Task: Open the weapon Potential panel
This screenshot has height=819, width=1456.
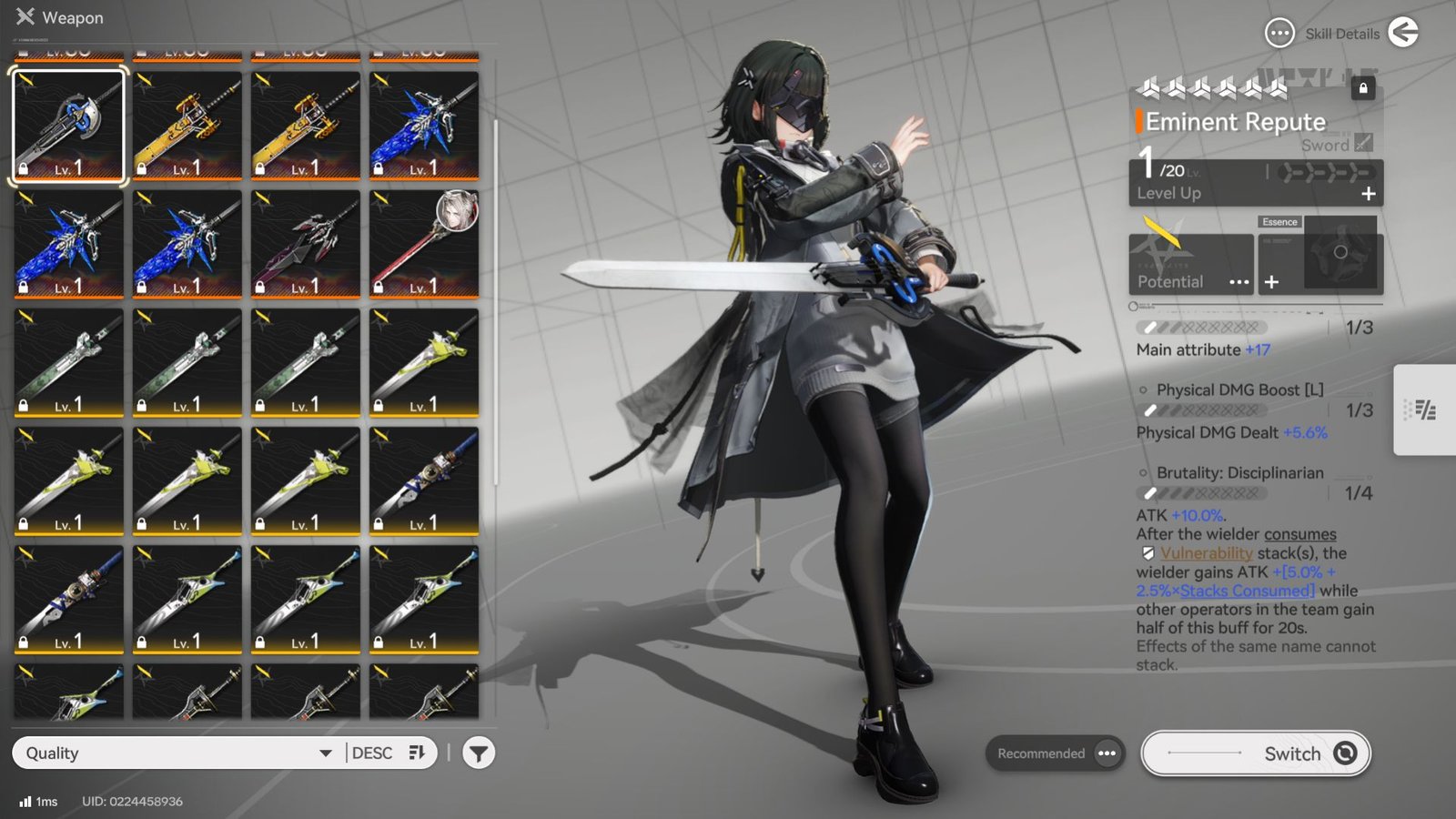Action: coord(1190,265)
